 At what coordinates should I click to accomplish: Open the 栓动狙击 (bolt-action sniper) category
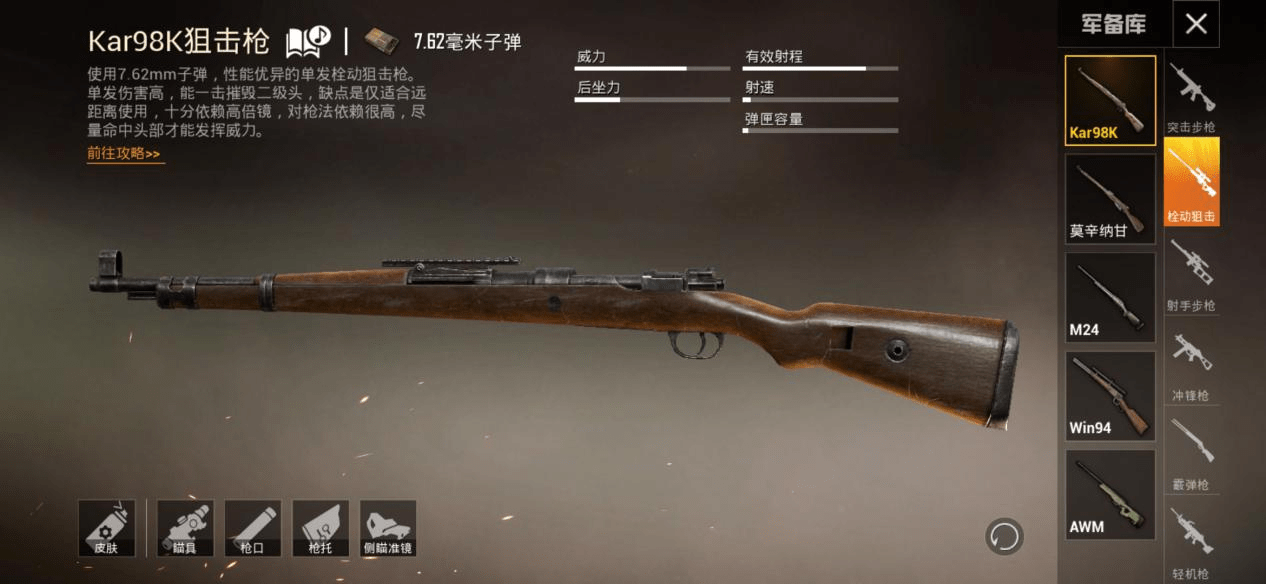[x=1192, y=182]
